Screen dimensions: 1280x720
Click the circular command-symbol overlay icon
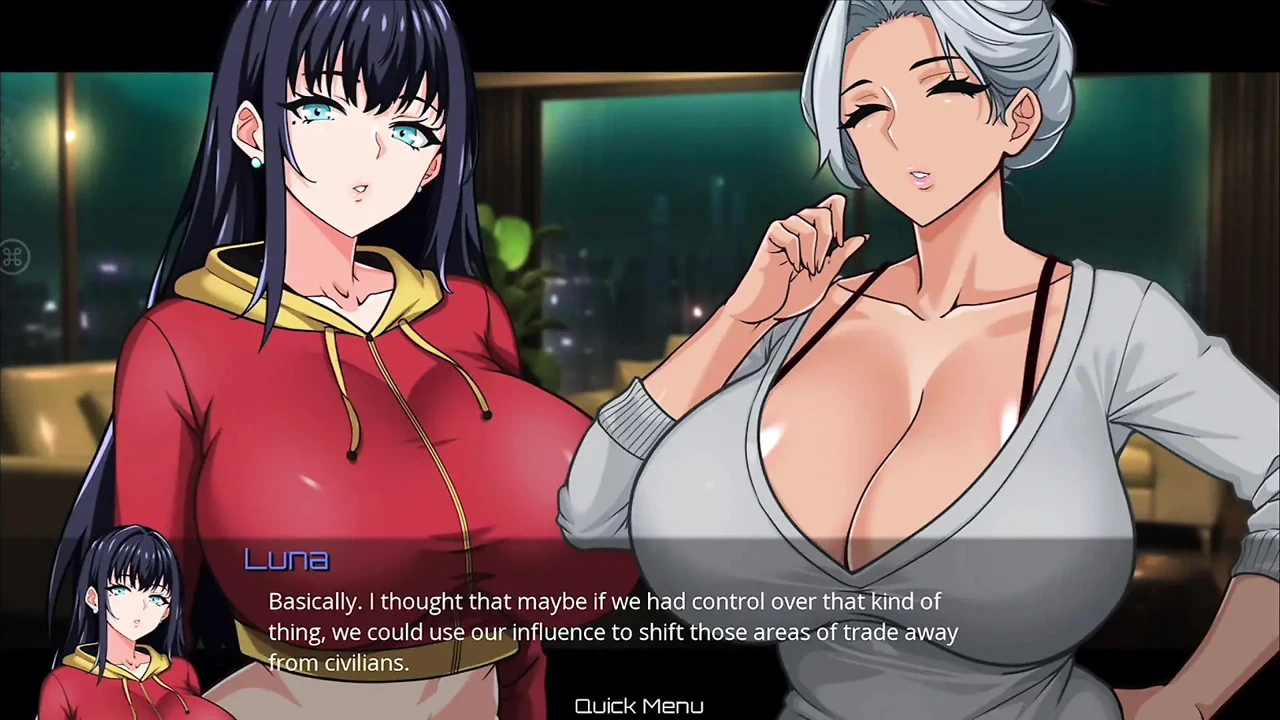12,258
